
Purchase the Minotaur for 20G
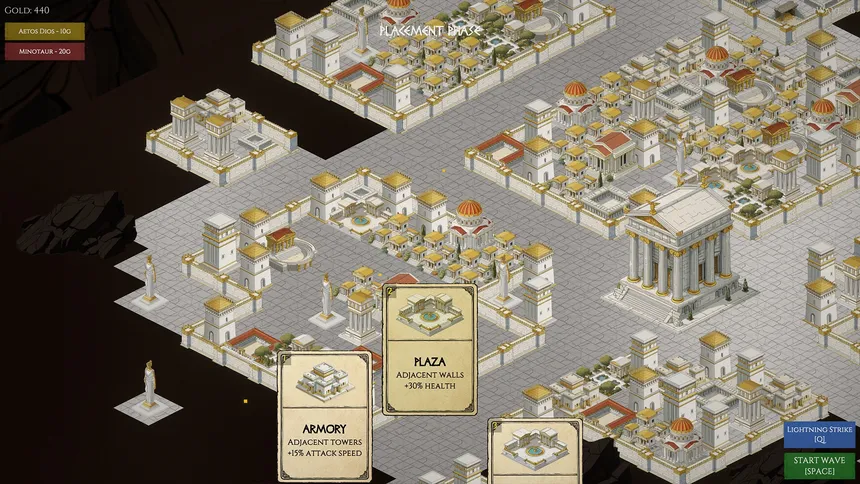click(x=45, y=52)
